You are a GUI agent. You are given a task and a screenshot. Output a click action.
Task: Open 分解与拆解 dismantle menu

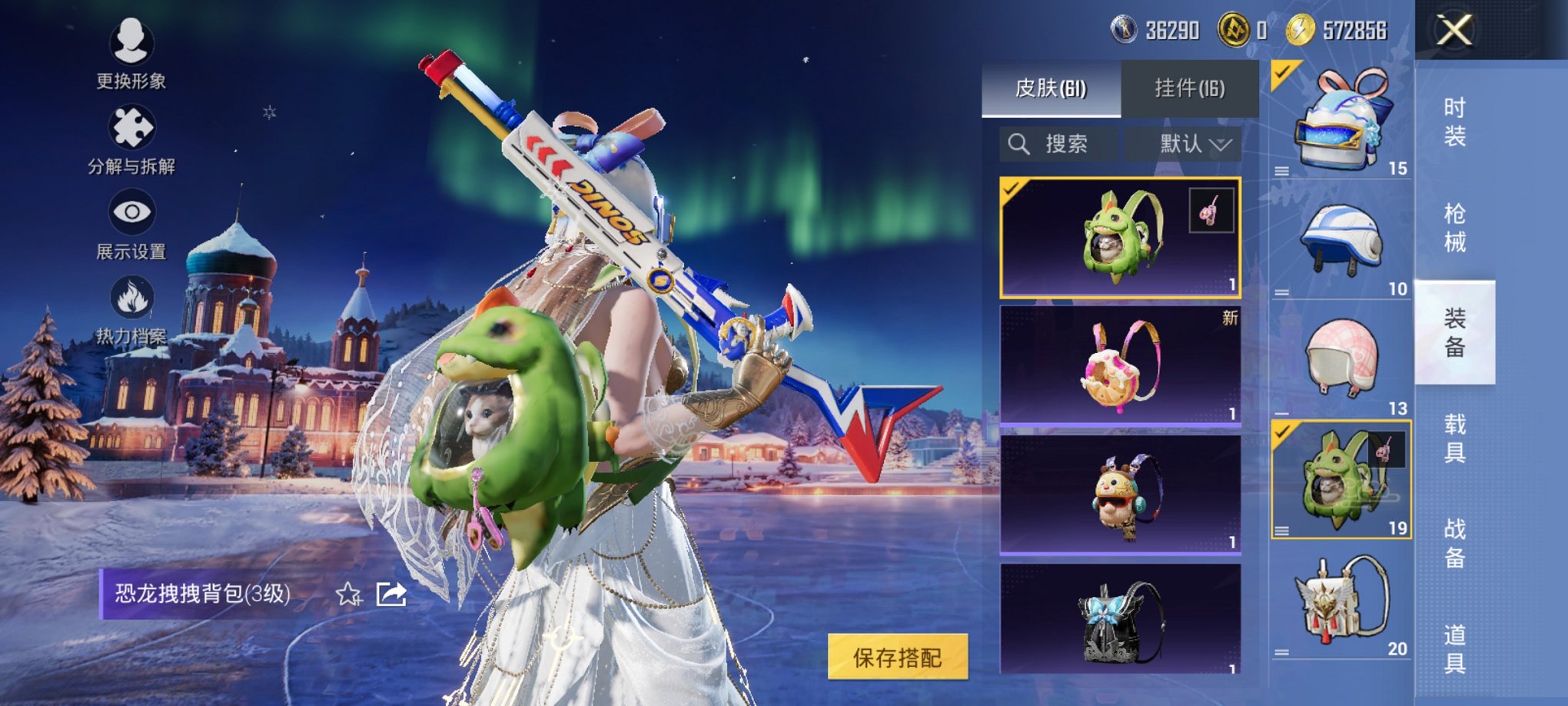coord(131,138)
